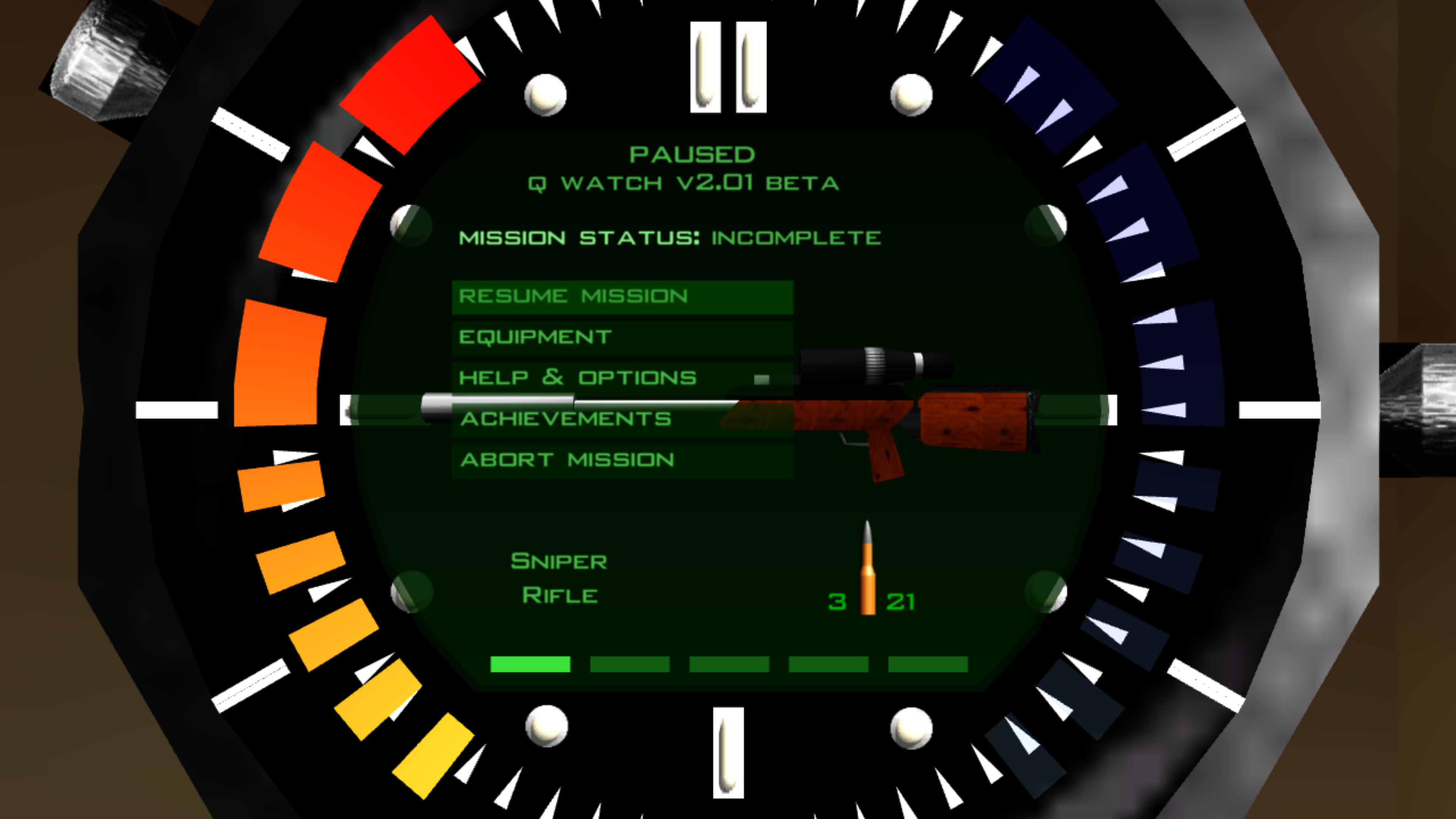This screenshot has height=819, width=1456.
Task: Click MISSION STATUS: INCOMPLETE text
Action: coord(670,237)
